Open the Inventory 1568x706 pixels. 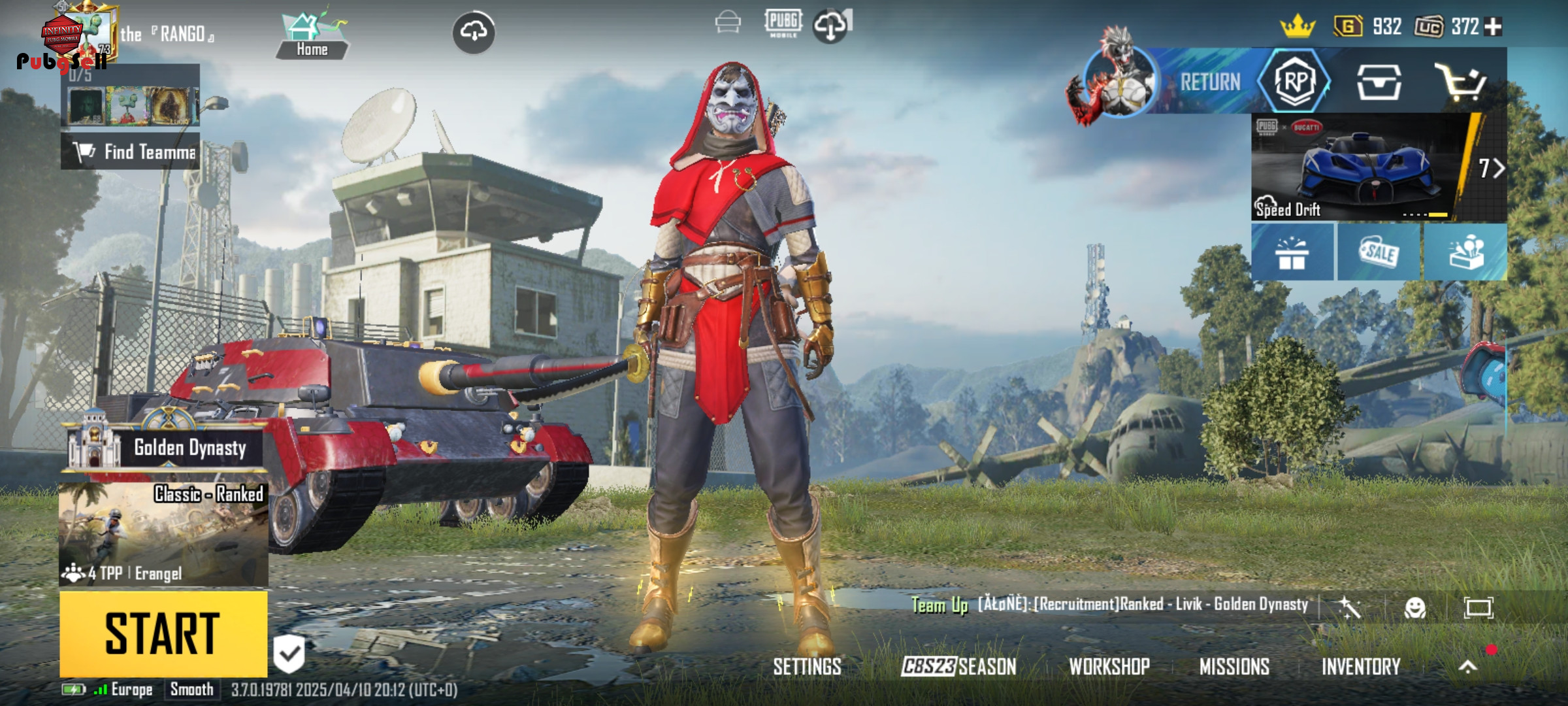click(1361, 666)
